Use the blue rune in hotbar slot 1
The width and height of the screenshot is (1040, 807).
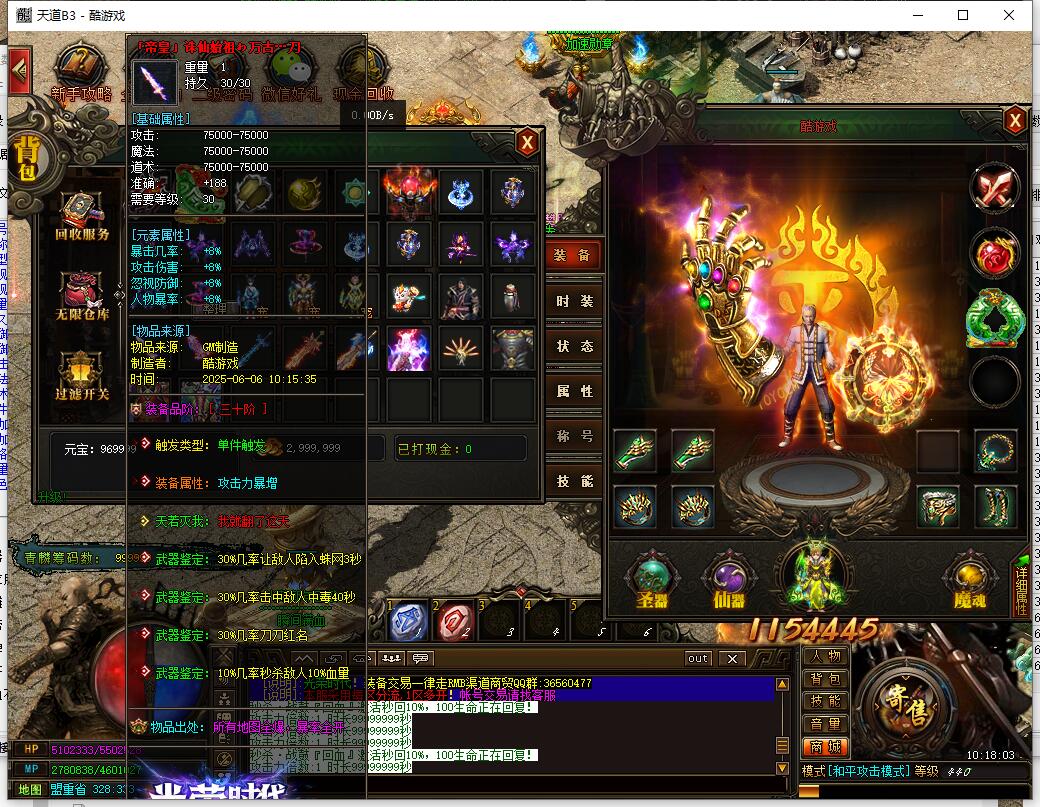tap(409, 620)
